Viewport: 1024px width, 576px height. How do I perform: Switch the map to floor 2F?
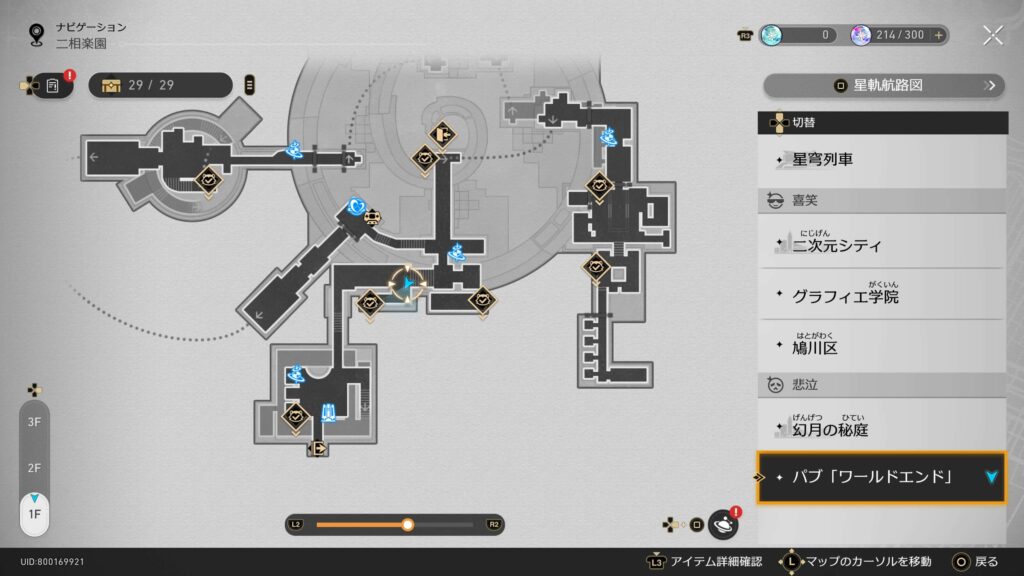pyautogui.click(x=34, y=468)
